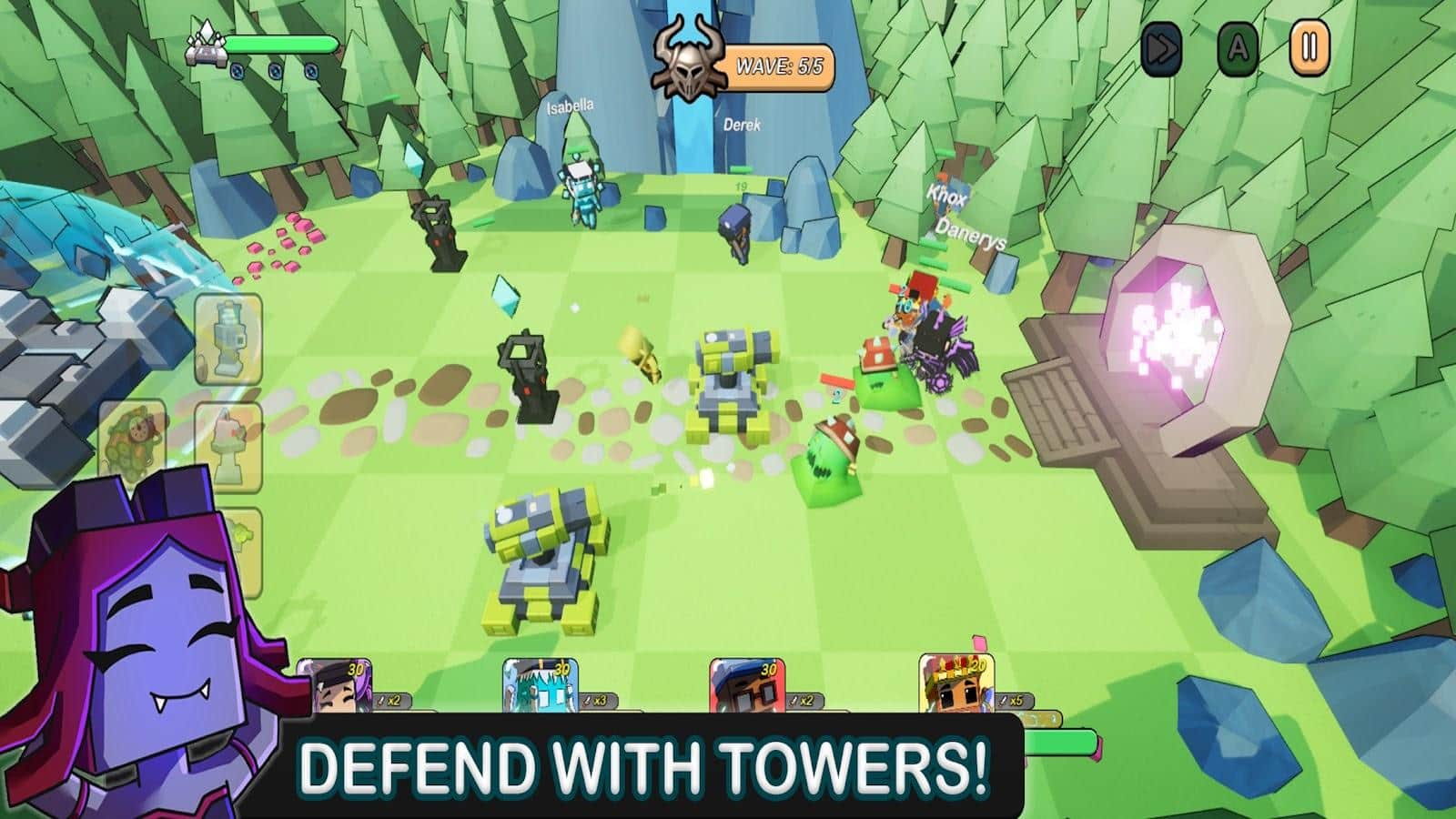1456x819 pixels.
Task: Toggle the A auto-battle button
Action: tap(1237, 53)
